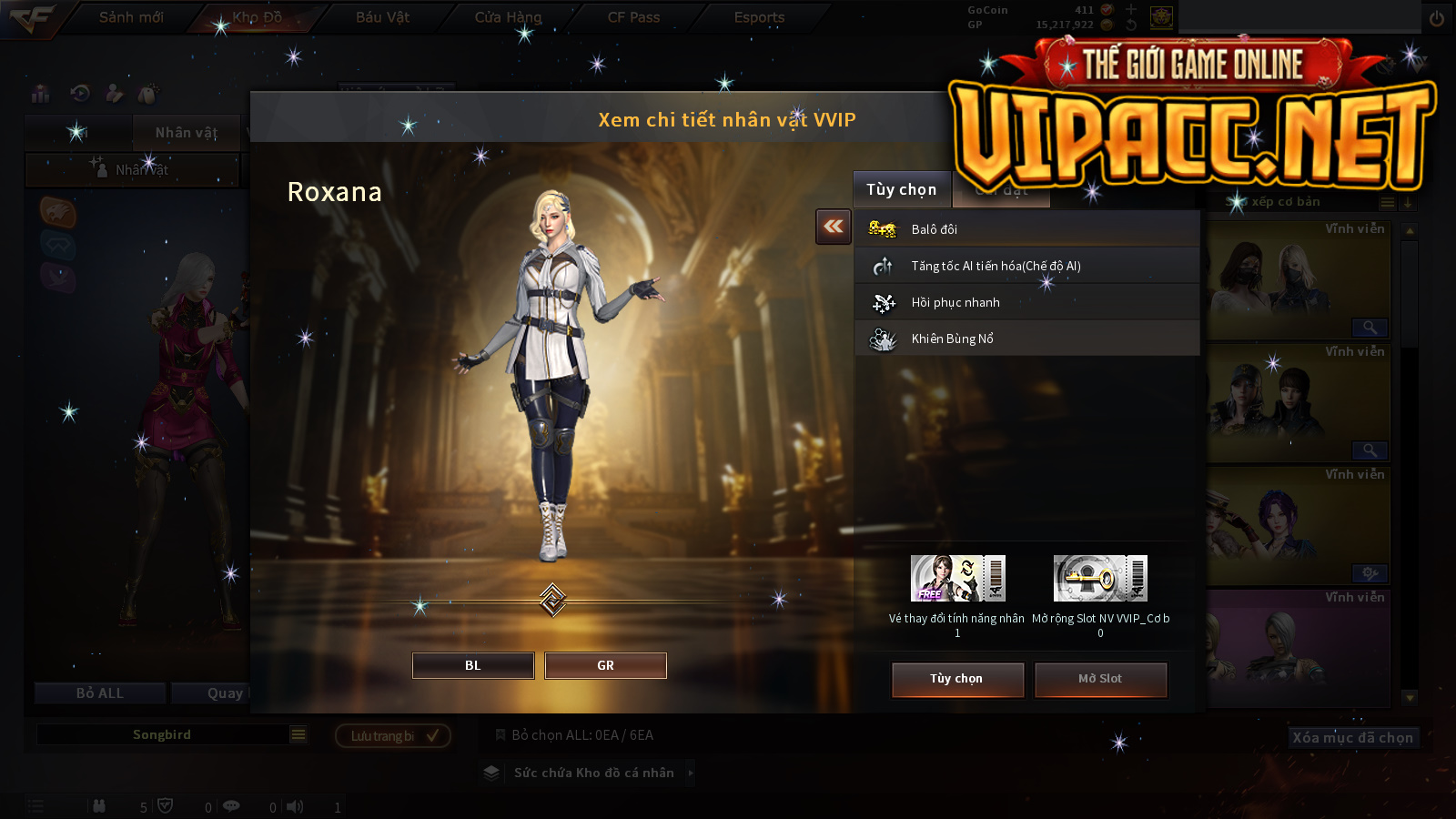Switch to the Báu Vật tab
This screenshot has width=1456, height=819.
tap(382, 17)
